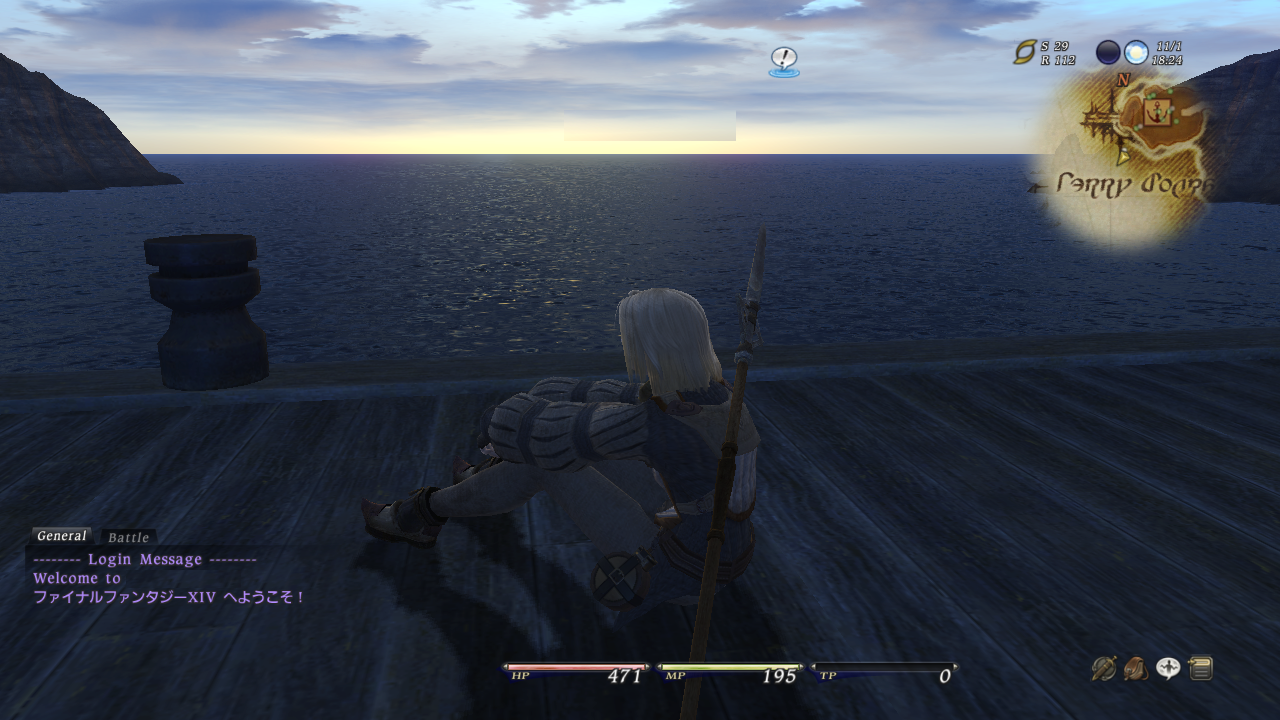Open the Battle chat tab
Image resolution: width=1280 pixels, height=720 pixels.
(128, 537)
